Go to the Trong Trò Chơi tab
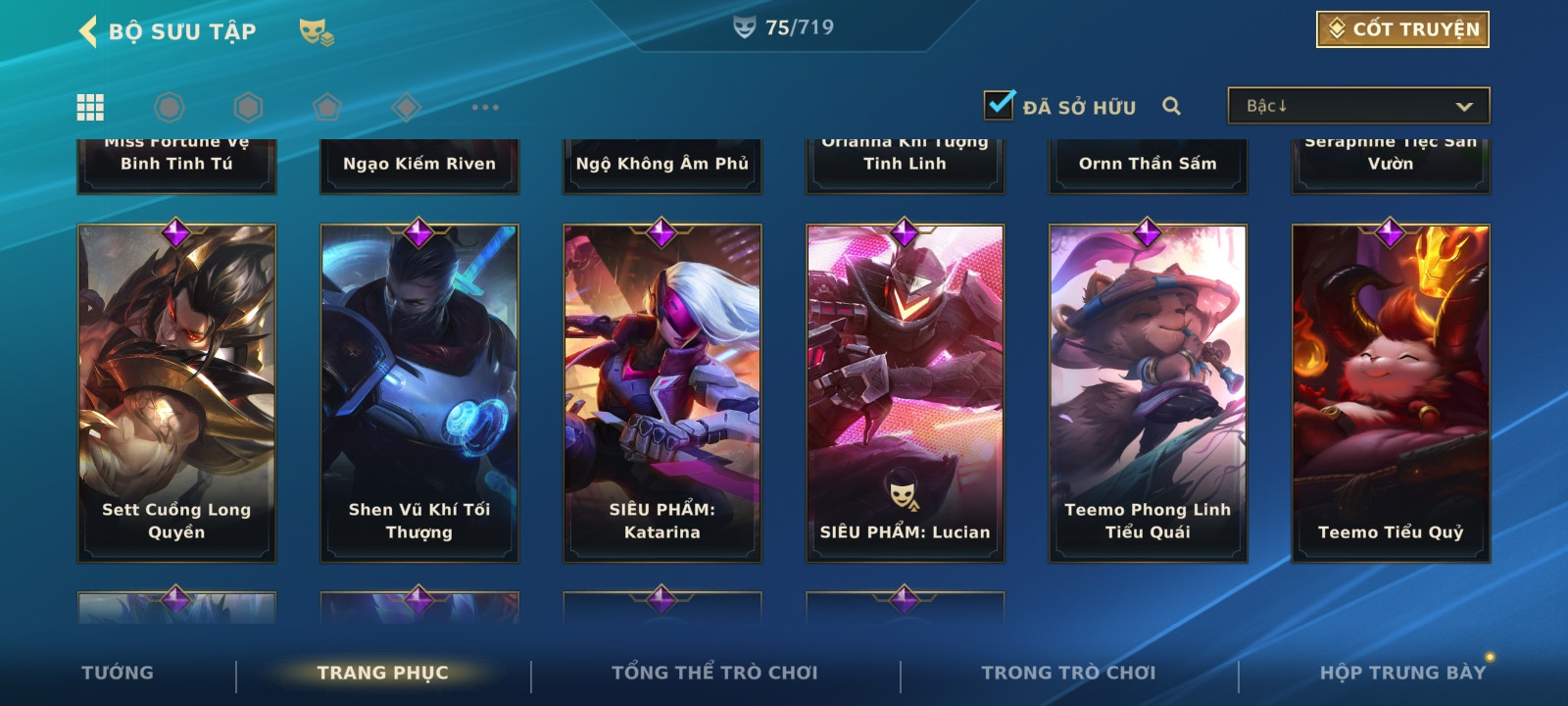 (1068, 673)
